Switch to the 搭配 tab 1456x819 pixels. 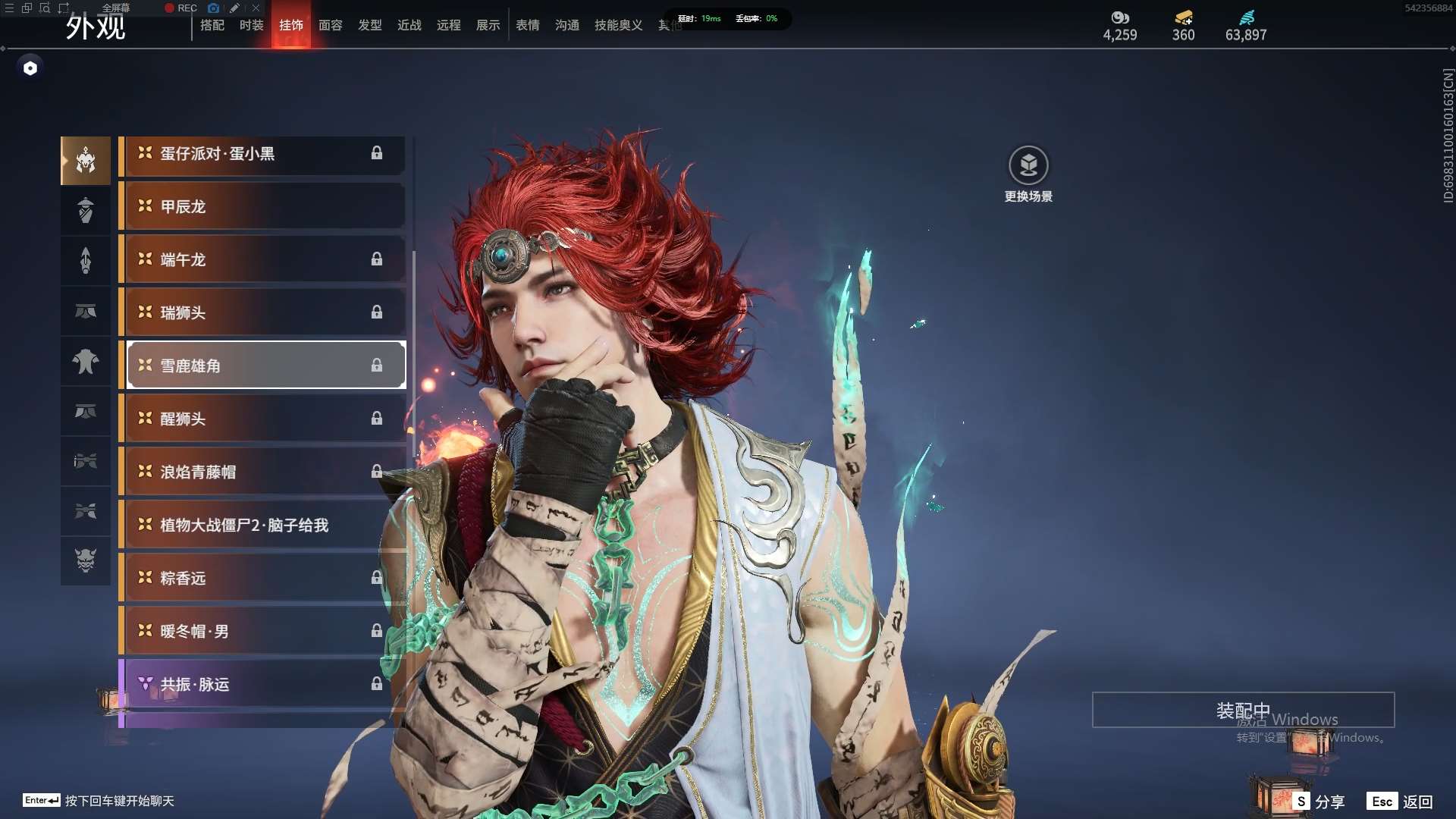(212, 25)
